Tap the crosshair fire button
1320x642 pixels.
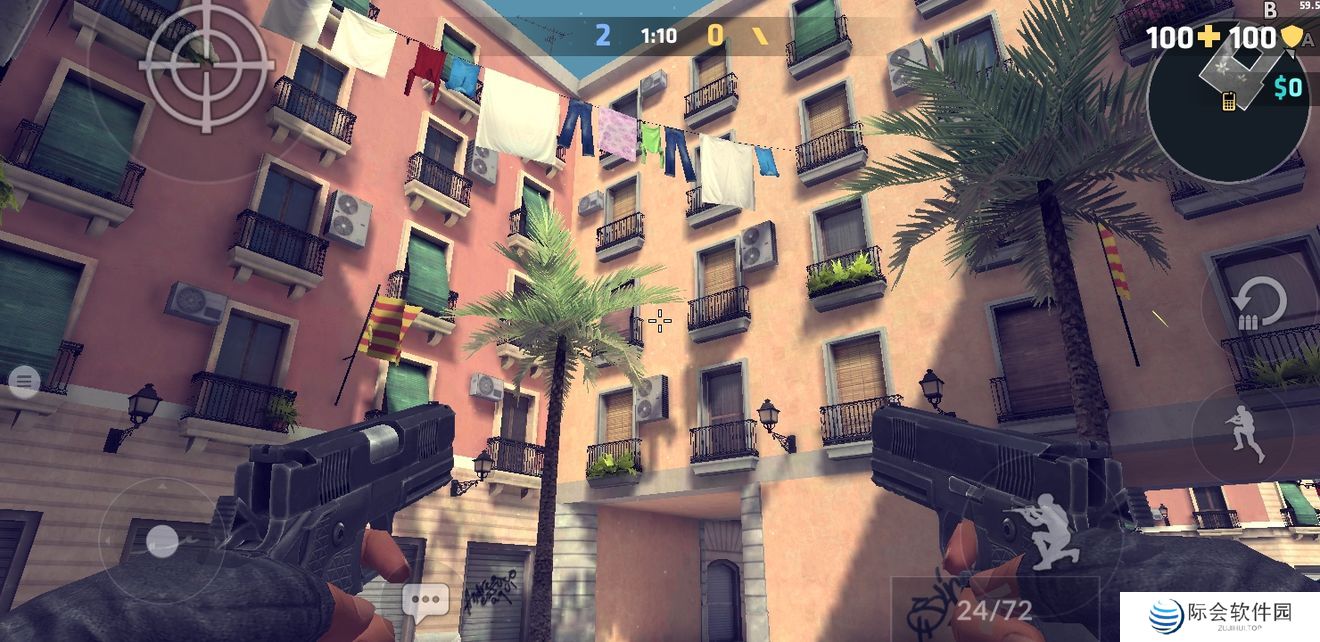[206, 64]
